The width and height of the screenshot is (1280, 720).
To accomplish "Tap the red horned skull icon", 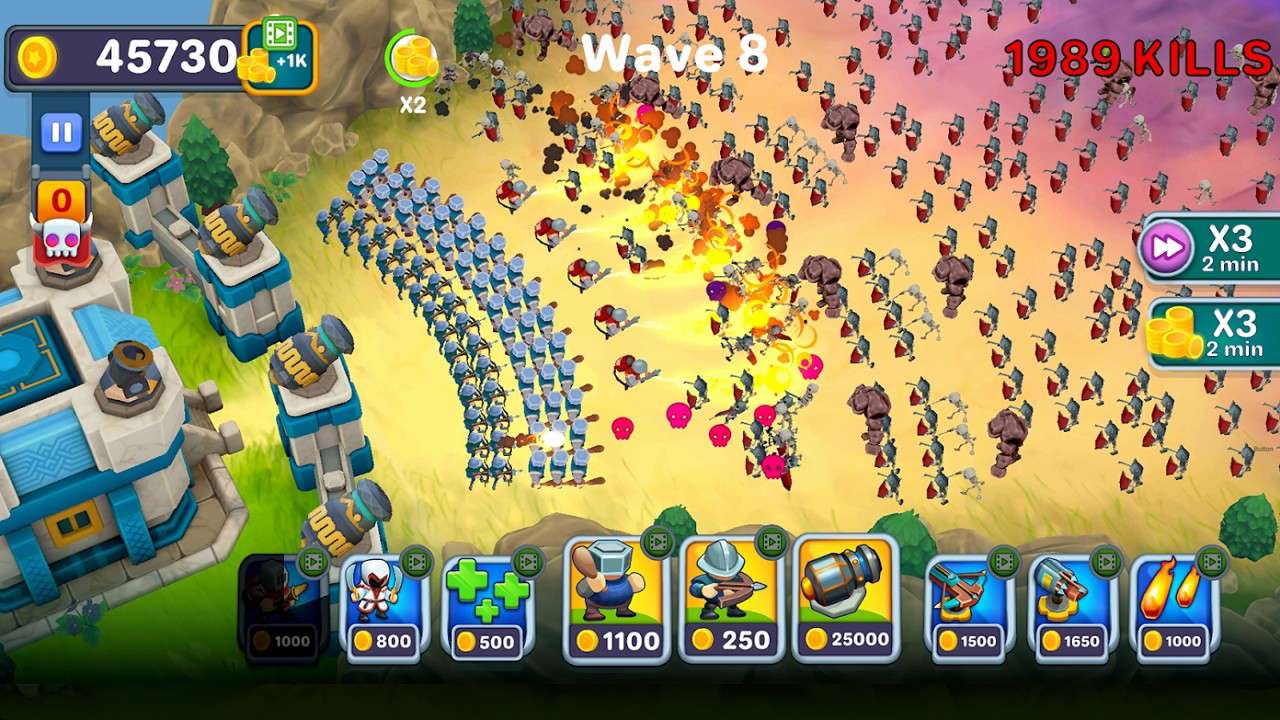I will pos(62,240).
